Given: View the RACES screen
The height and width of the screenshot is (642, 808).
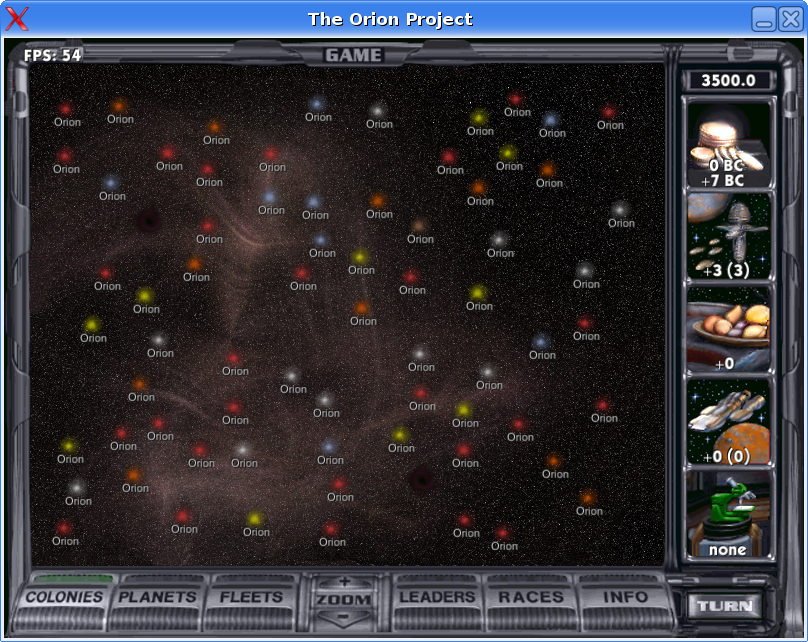Looking at the screenshot, I should 530,597.
